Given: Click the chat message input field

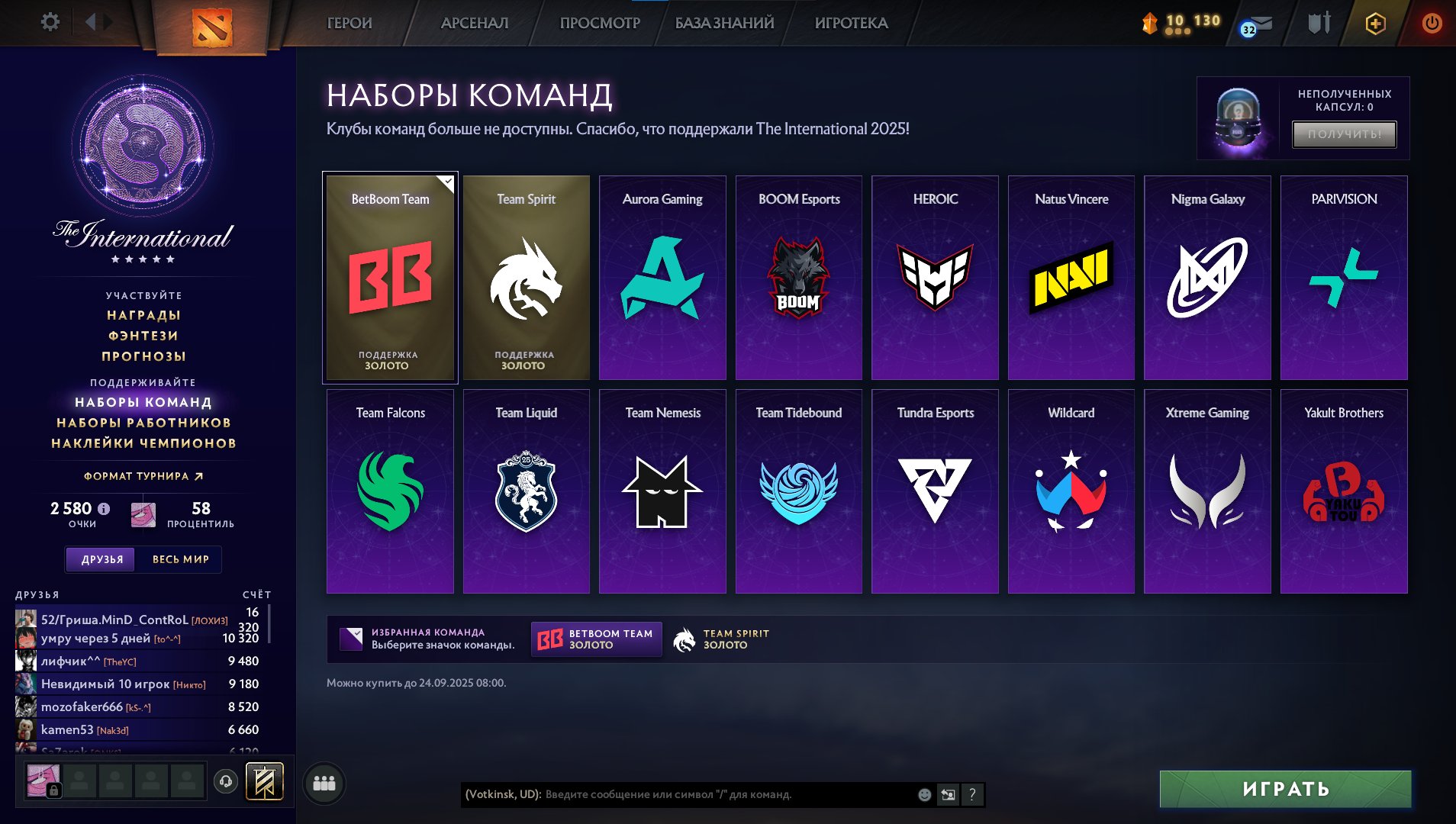Looking at the screenshot, I should pos(687,794).
